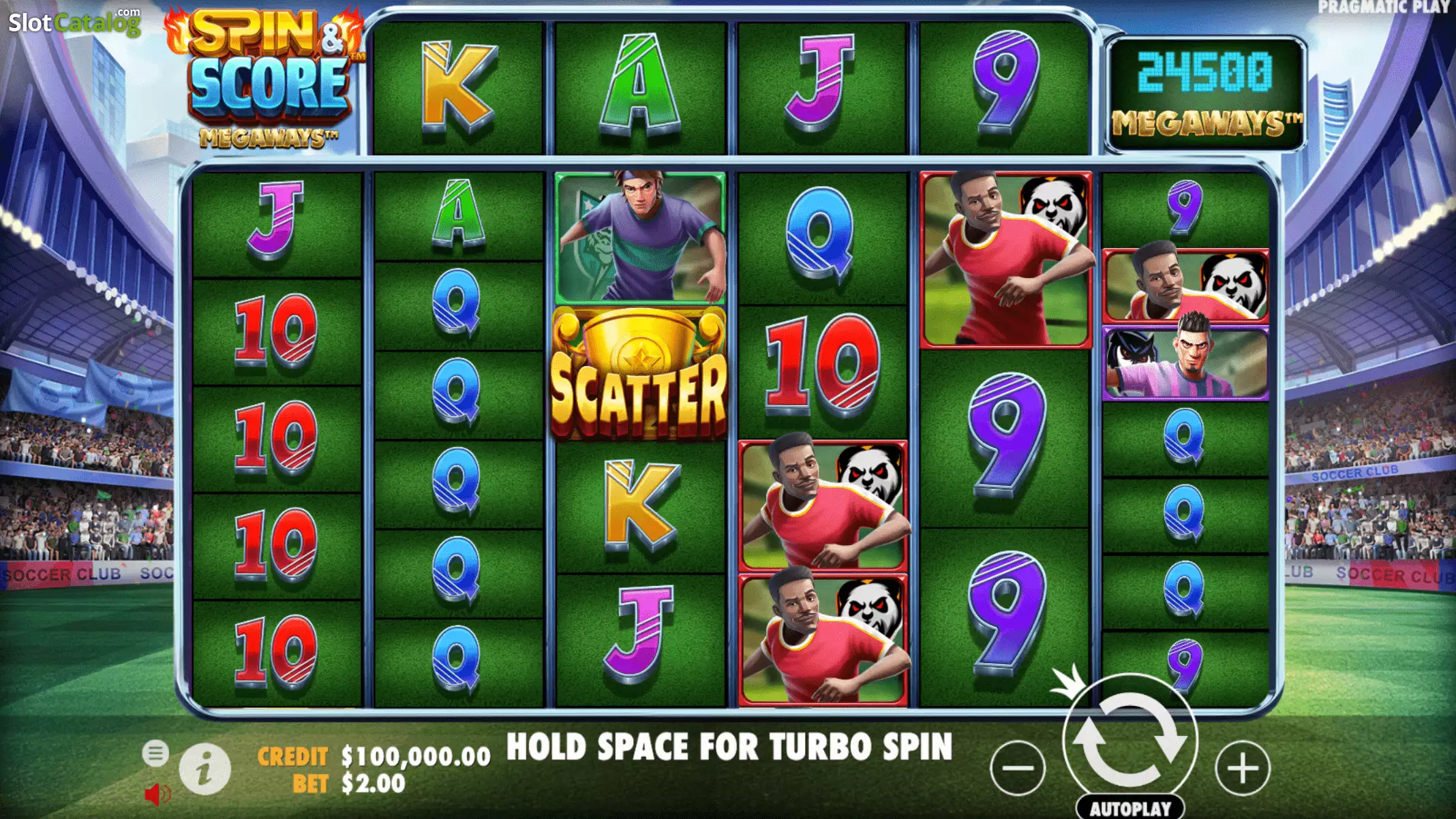Open the hamburger settings menu
The height and width of the screenshot is (819, 1456).
pos(155,753)
